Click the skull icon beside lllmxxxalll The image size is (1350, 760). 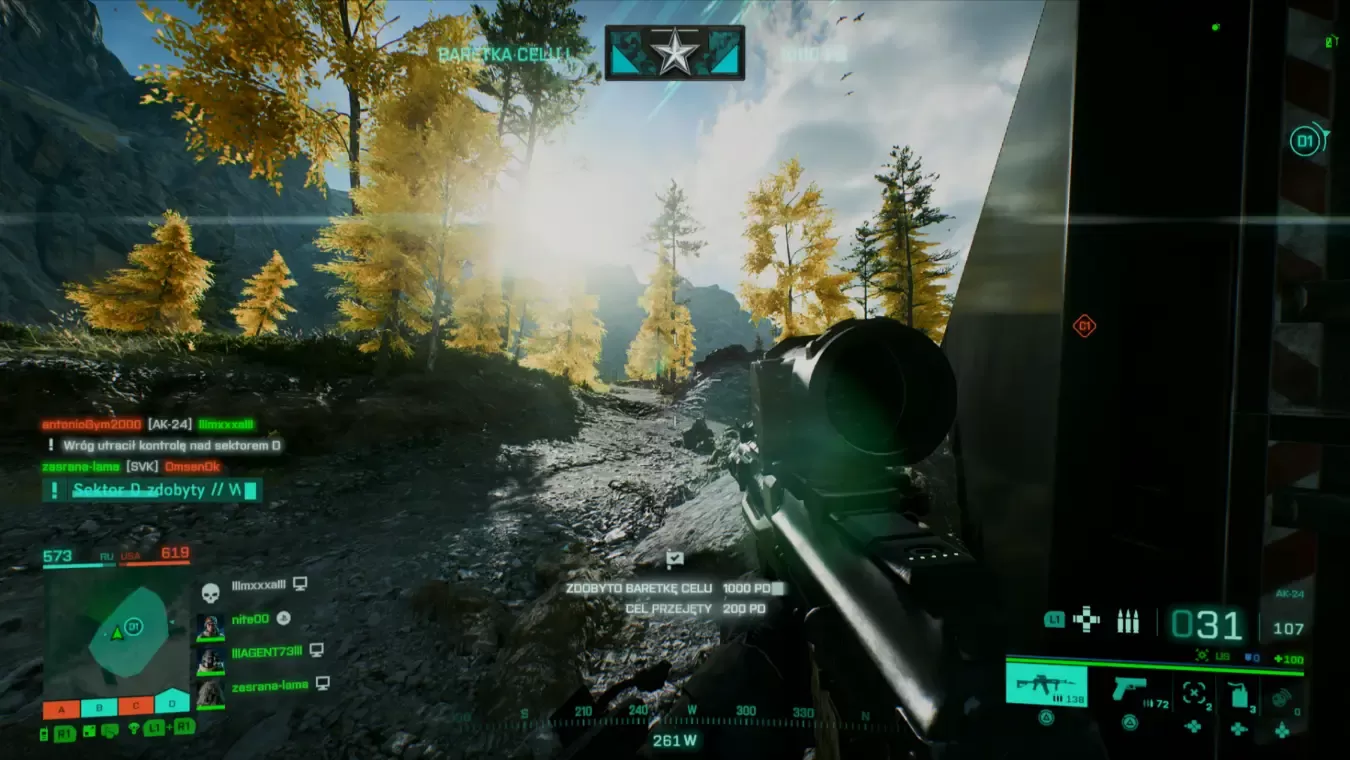(x=210, y=593)
